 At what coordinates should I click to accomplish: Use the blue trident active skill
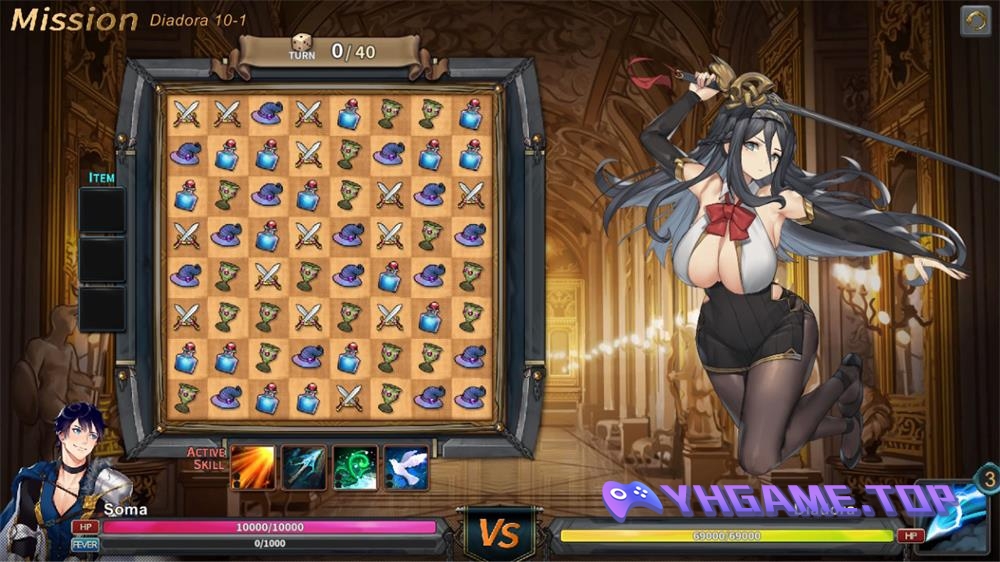(304, 467)
